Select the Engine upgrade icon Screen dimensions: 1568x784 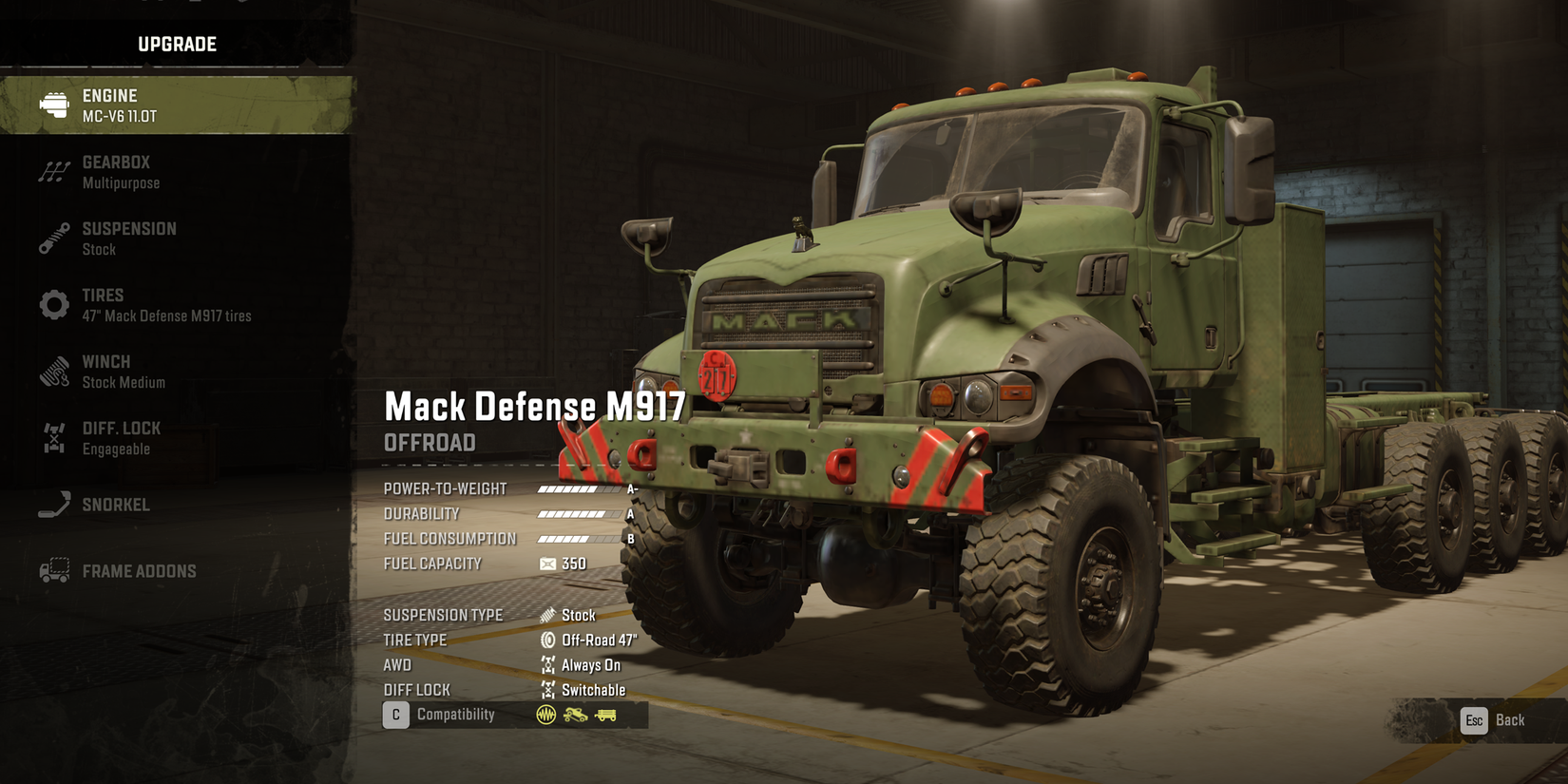point(52,104)
